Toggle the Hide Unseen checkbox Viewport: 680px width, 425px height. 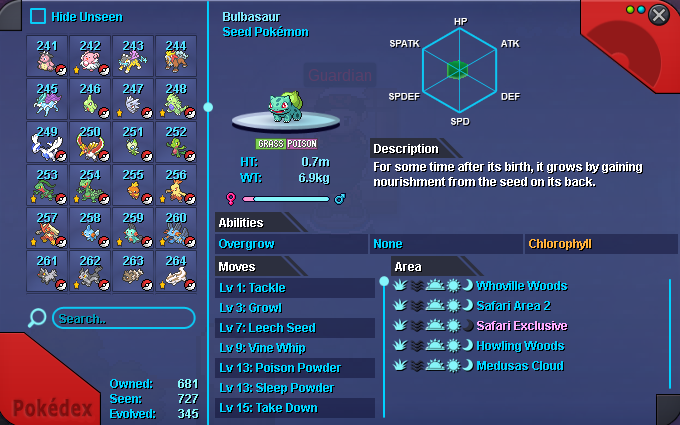[x=38, y=16]
